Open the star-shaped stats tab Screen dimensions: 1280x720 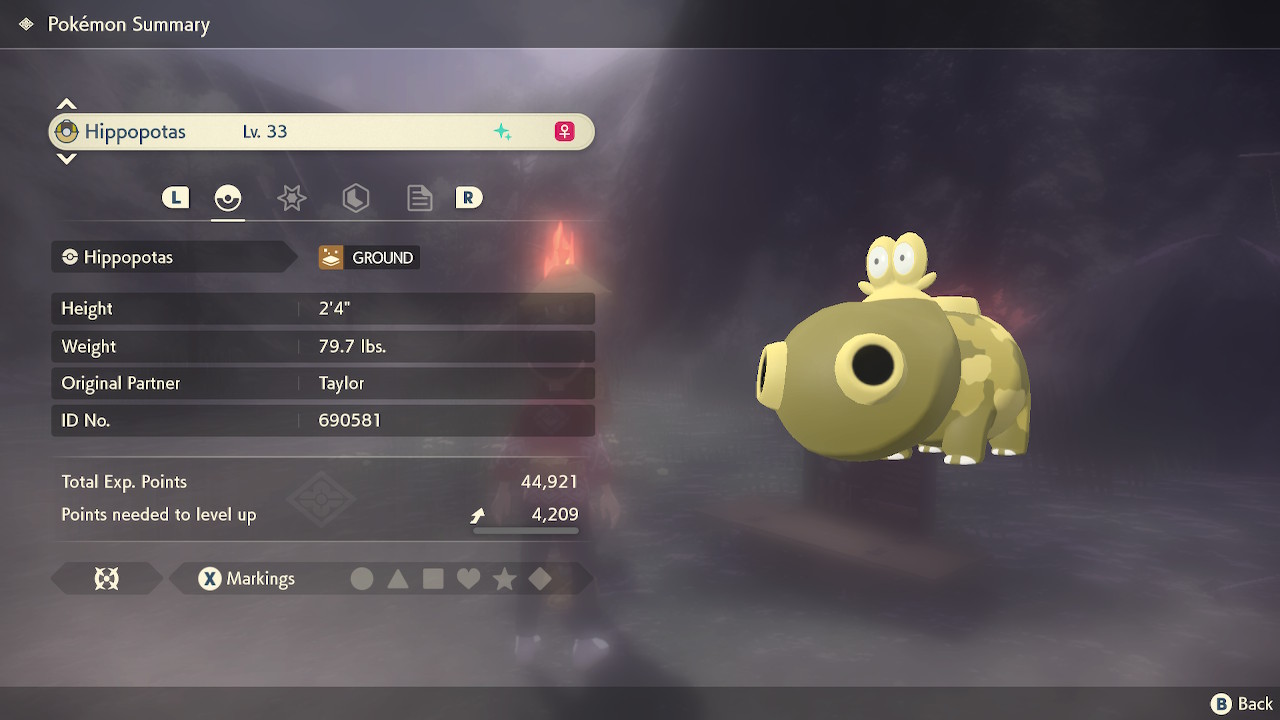[x=291, y=198]
